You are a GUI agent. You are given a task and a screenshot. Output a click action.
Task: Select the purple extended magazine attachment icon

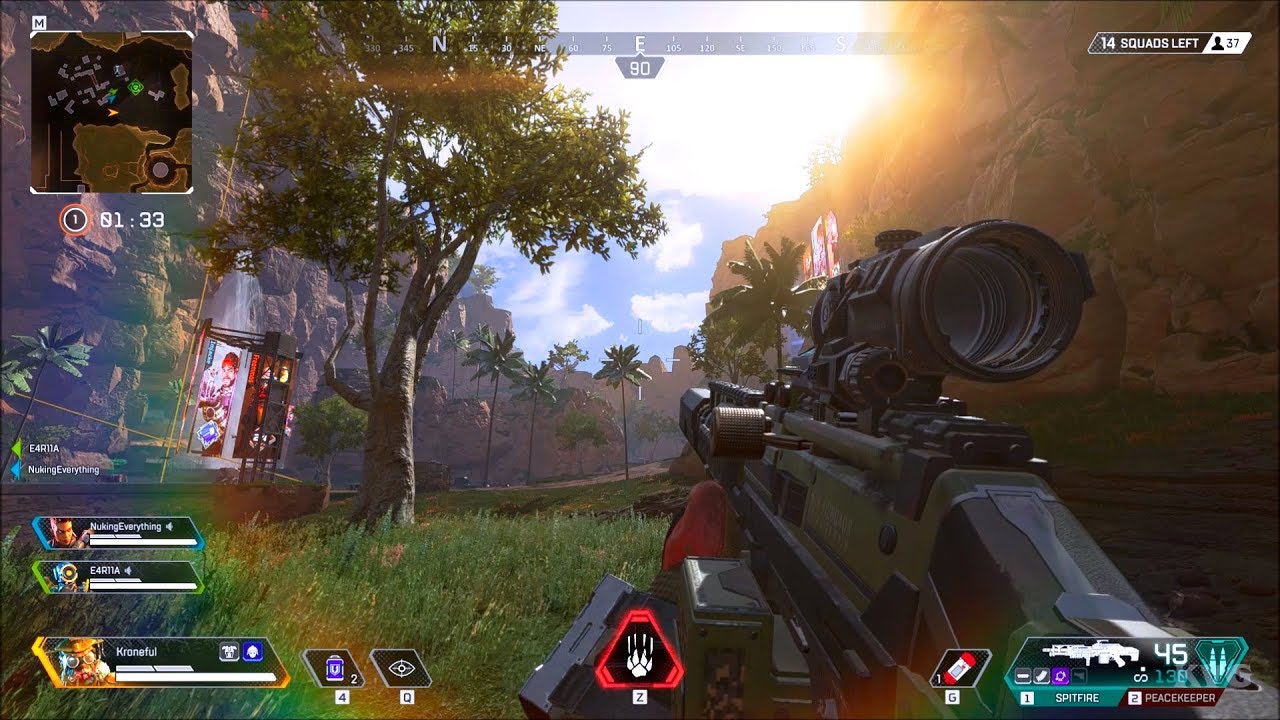click(1062, 676)
